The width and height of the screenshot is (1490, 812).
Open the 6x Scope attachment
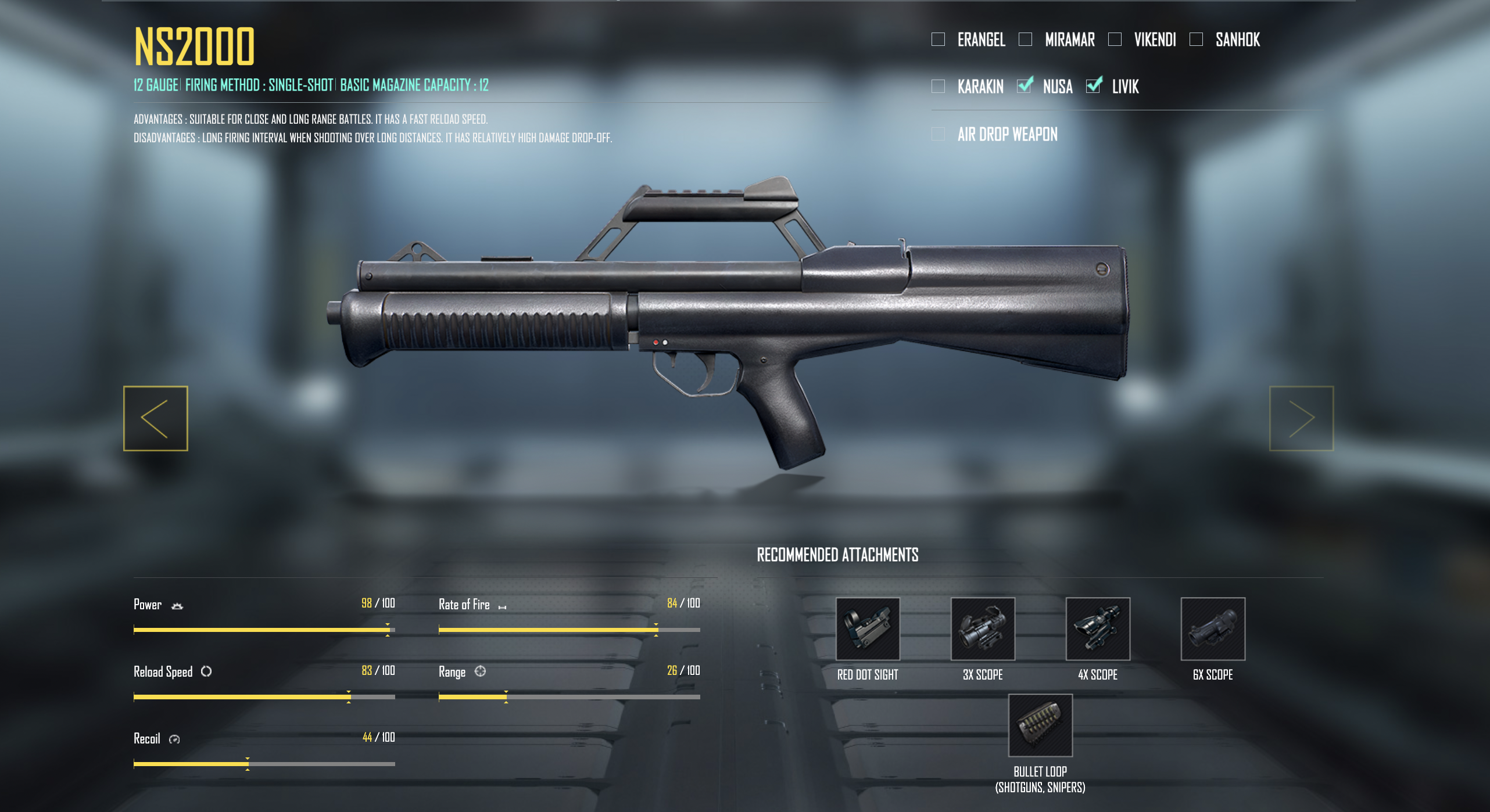[1213, 629]
